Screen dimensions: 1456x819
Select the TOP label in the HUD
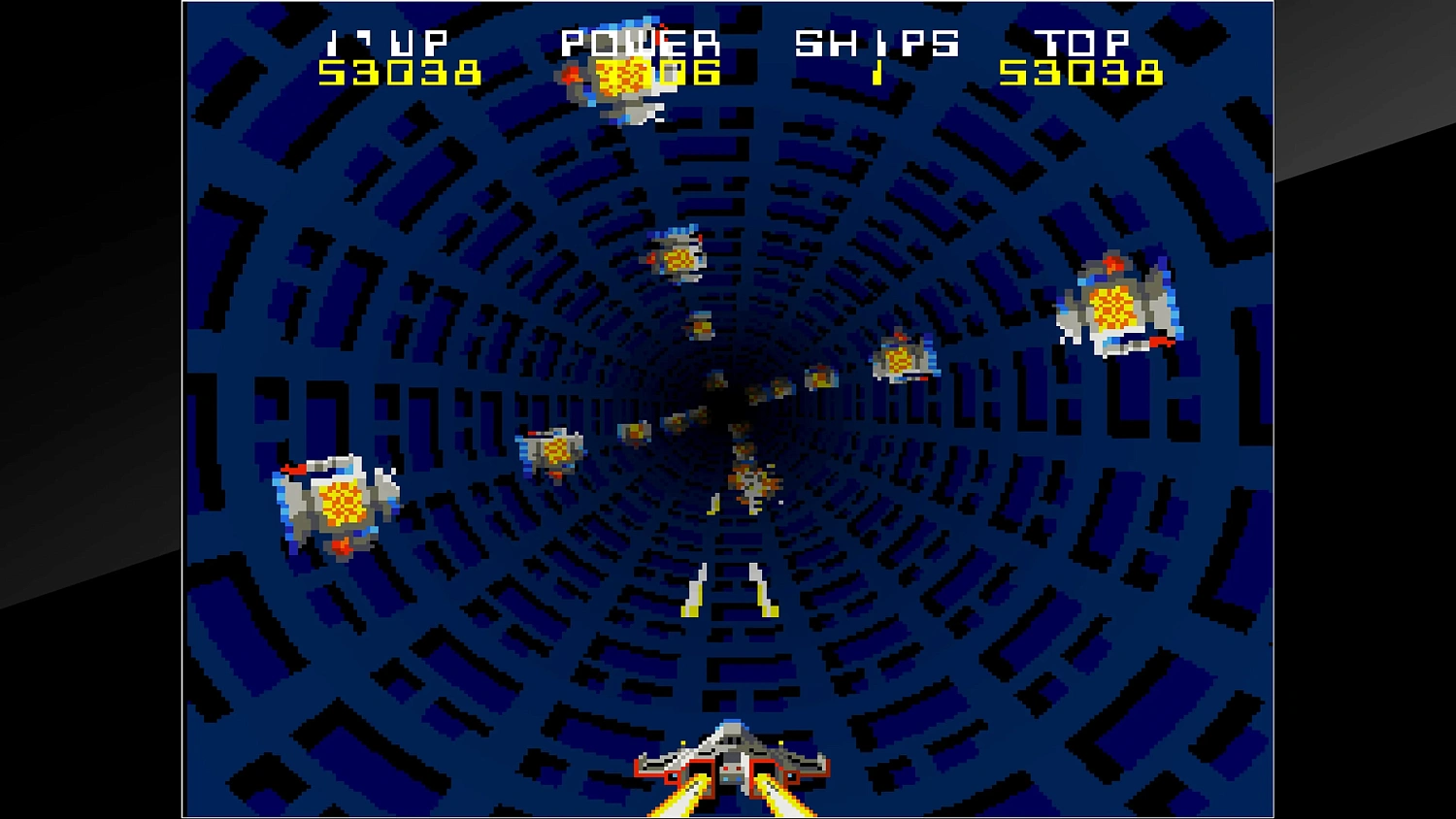tap(1082, 41)
